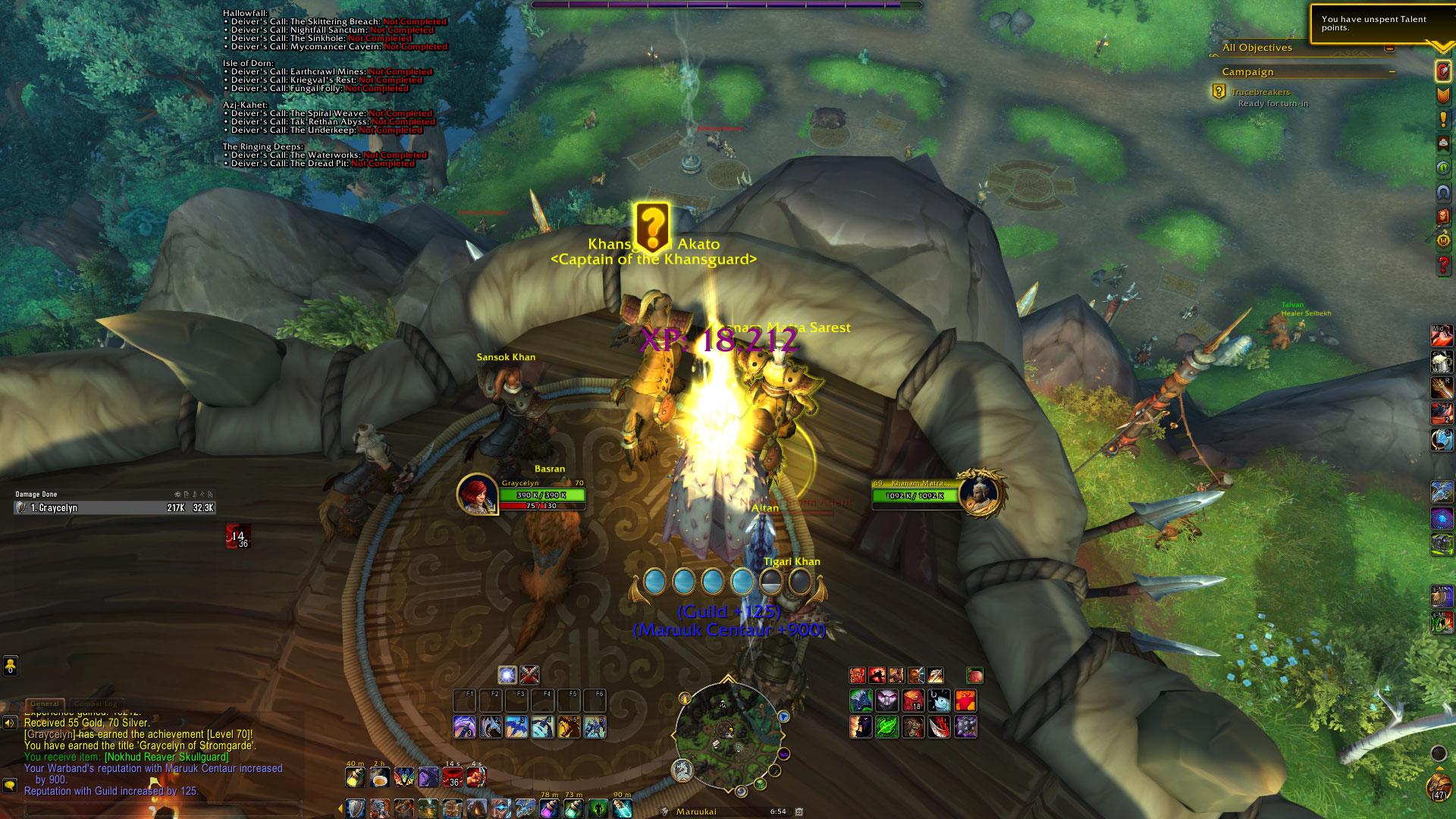Open the help question mark button
Image resolution: width=1456 pixels, height=819 pixels.
1443,265
